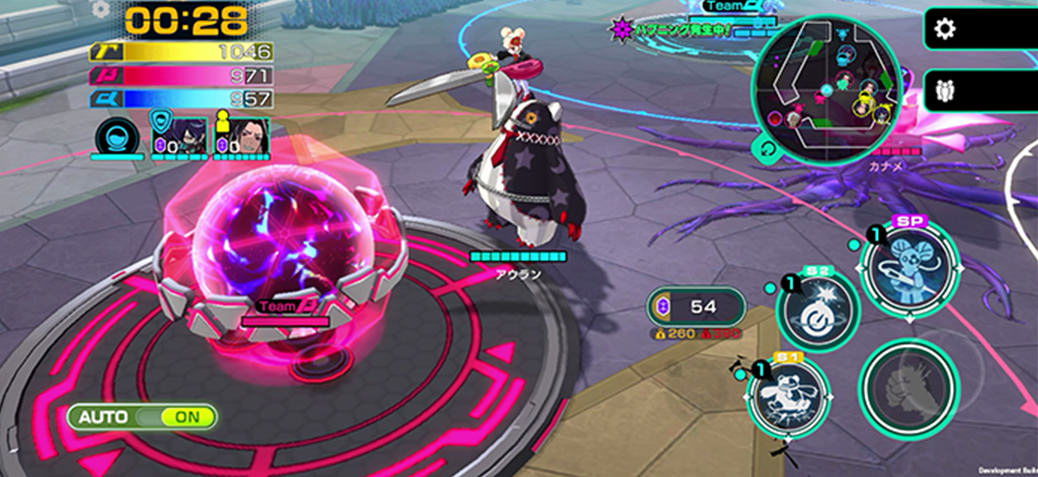Image resolution: width=1038 pixels, height=477 pixels.
Task: Open settings with the white gear button
Action: tap(945, 29)
